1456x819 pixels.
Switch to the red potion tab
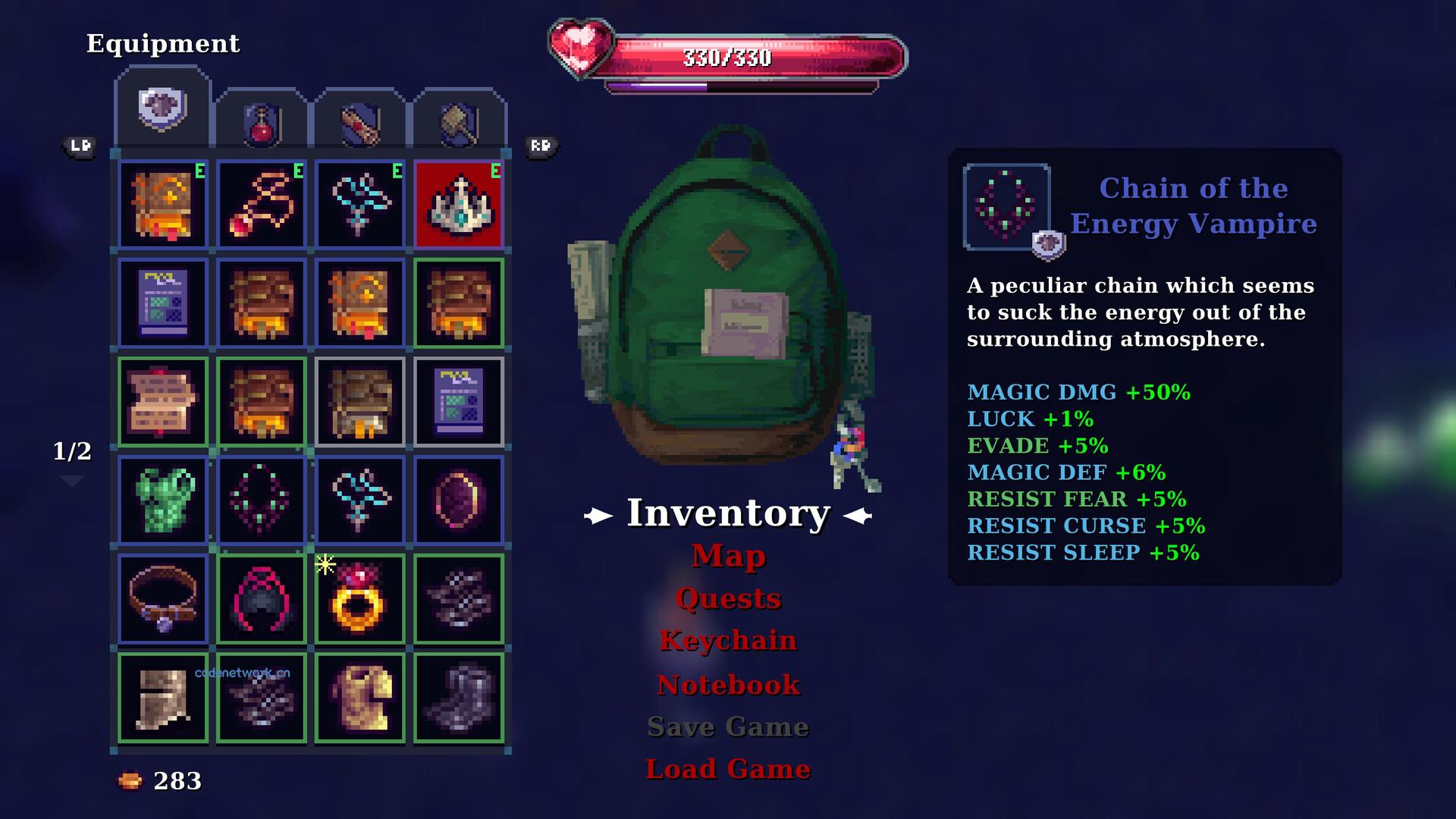(x=262, y=123)
